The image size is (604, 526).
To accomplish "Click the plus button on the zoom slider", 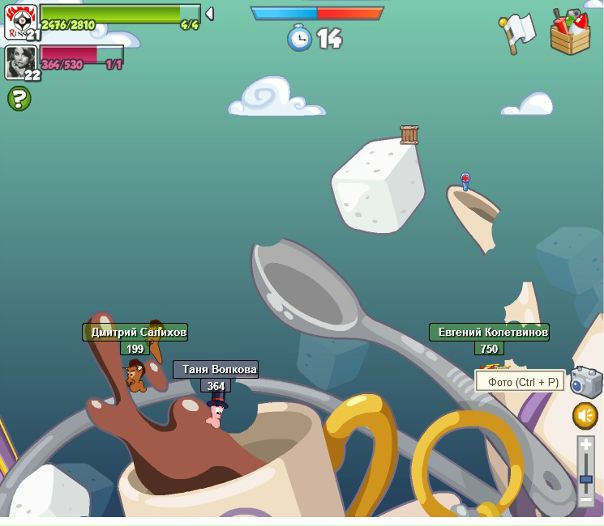I will coord(586,443).
